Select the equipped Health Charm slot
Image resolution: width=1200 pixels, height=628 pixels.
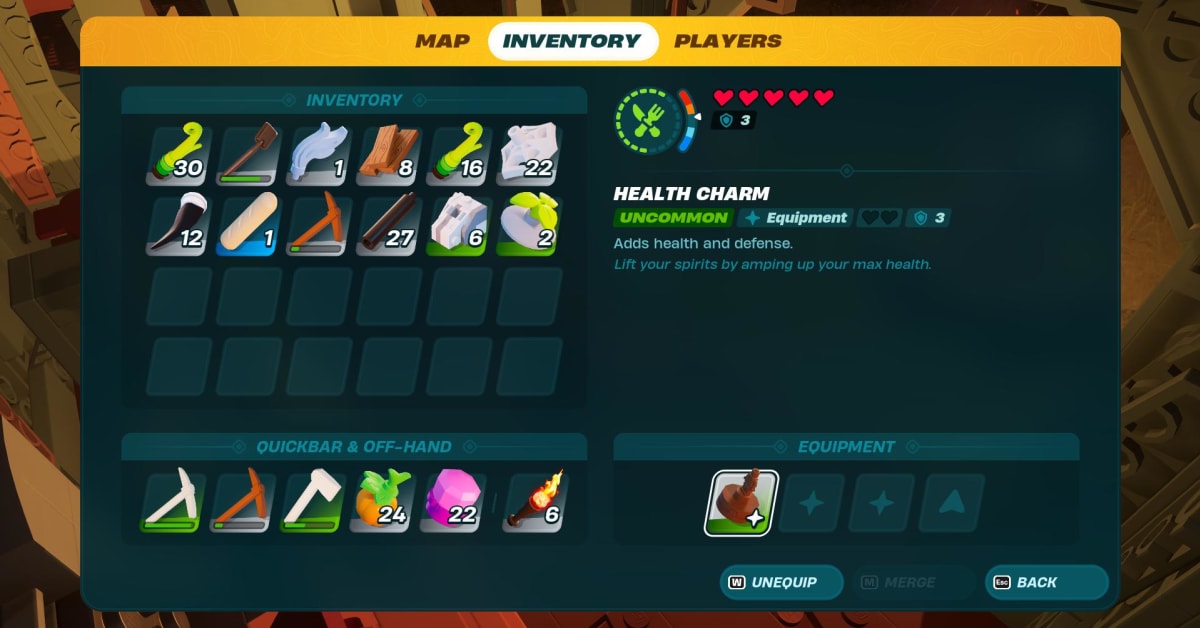point(741,503)
